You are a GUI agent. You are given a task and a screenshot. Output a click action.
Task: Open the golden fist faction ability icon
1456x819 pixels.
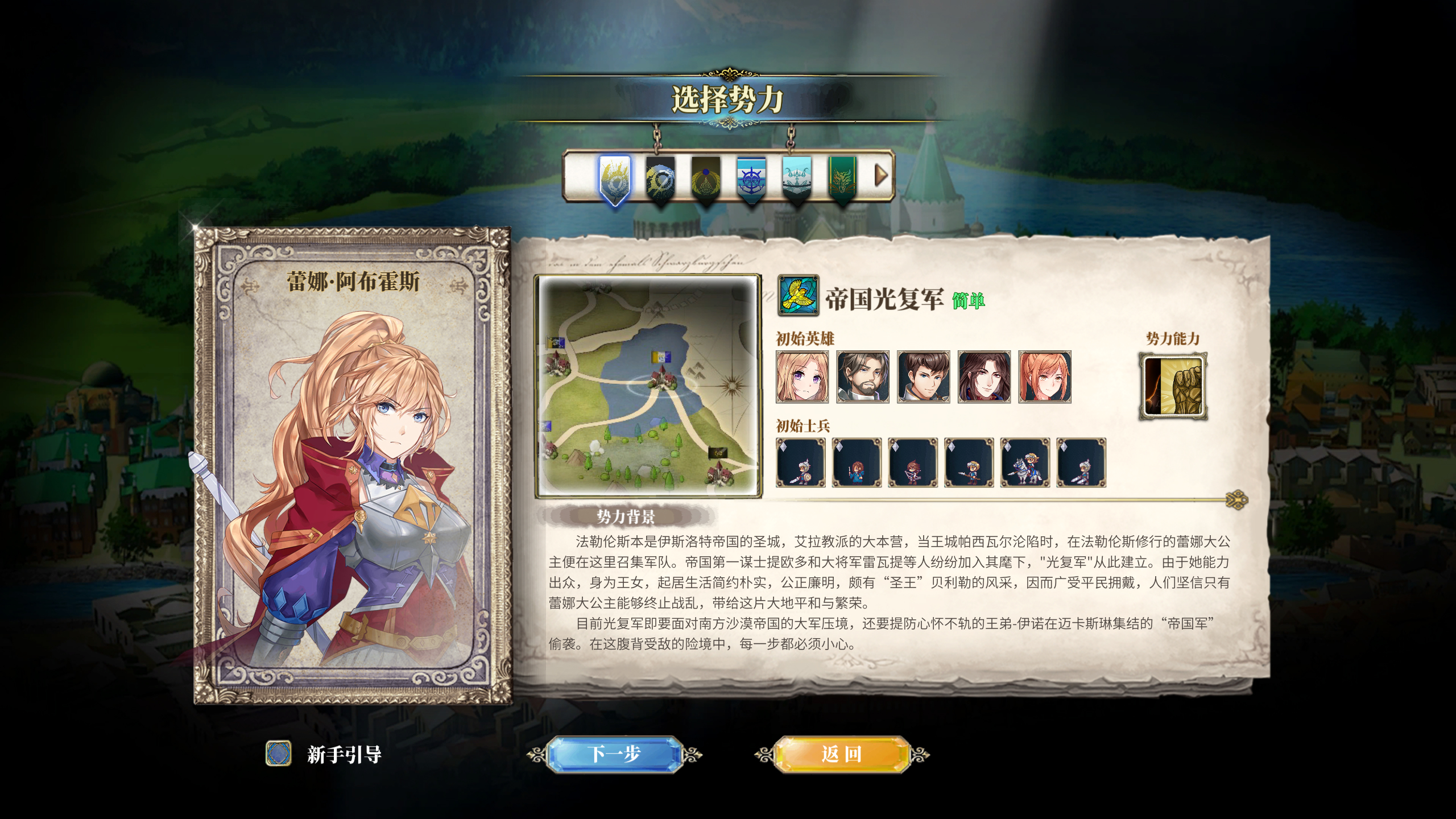1173,387
